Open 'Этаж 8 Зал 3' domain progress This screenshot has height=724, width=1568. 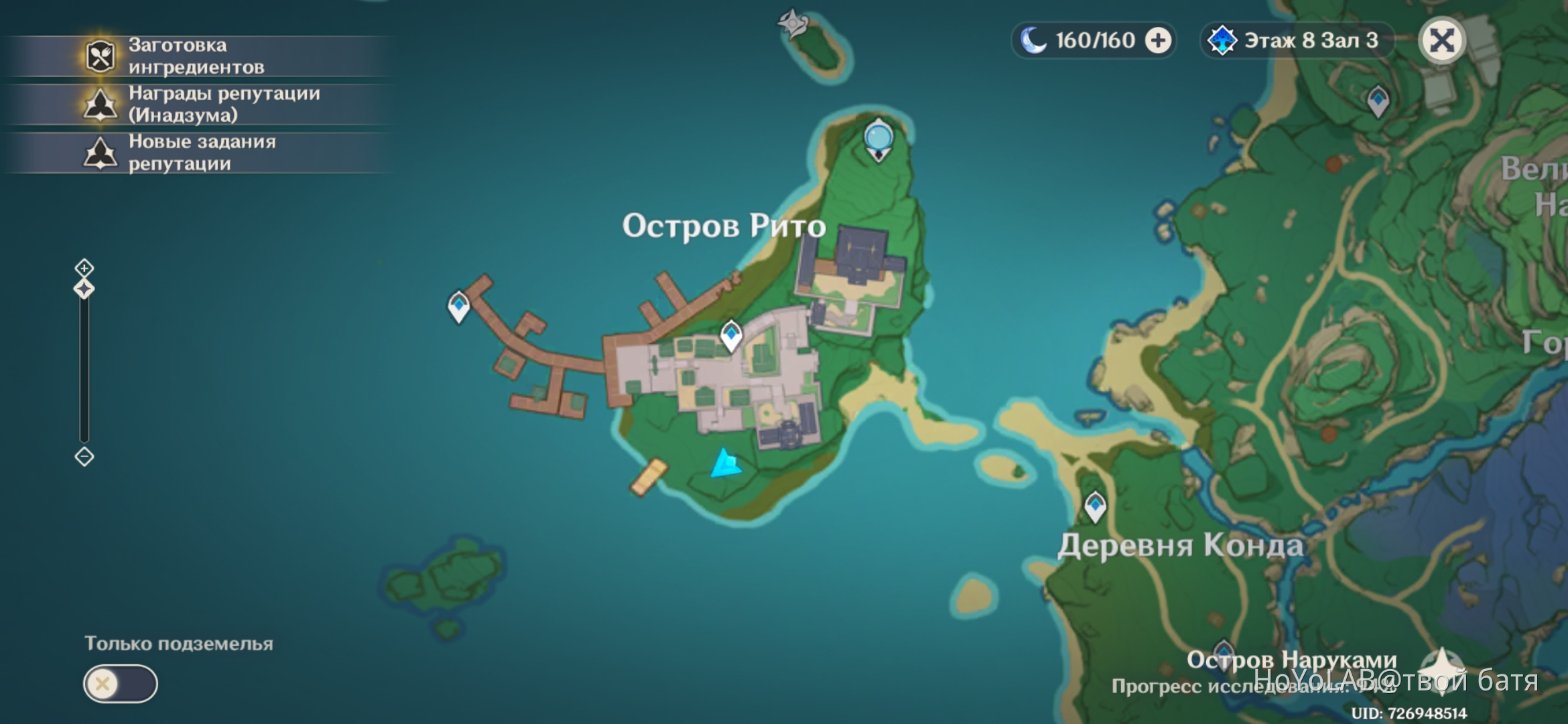[1300, 40]
